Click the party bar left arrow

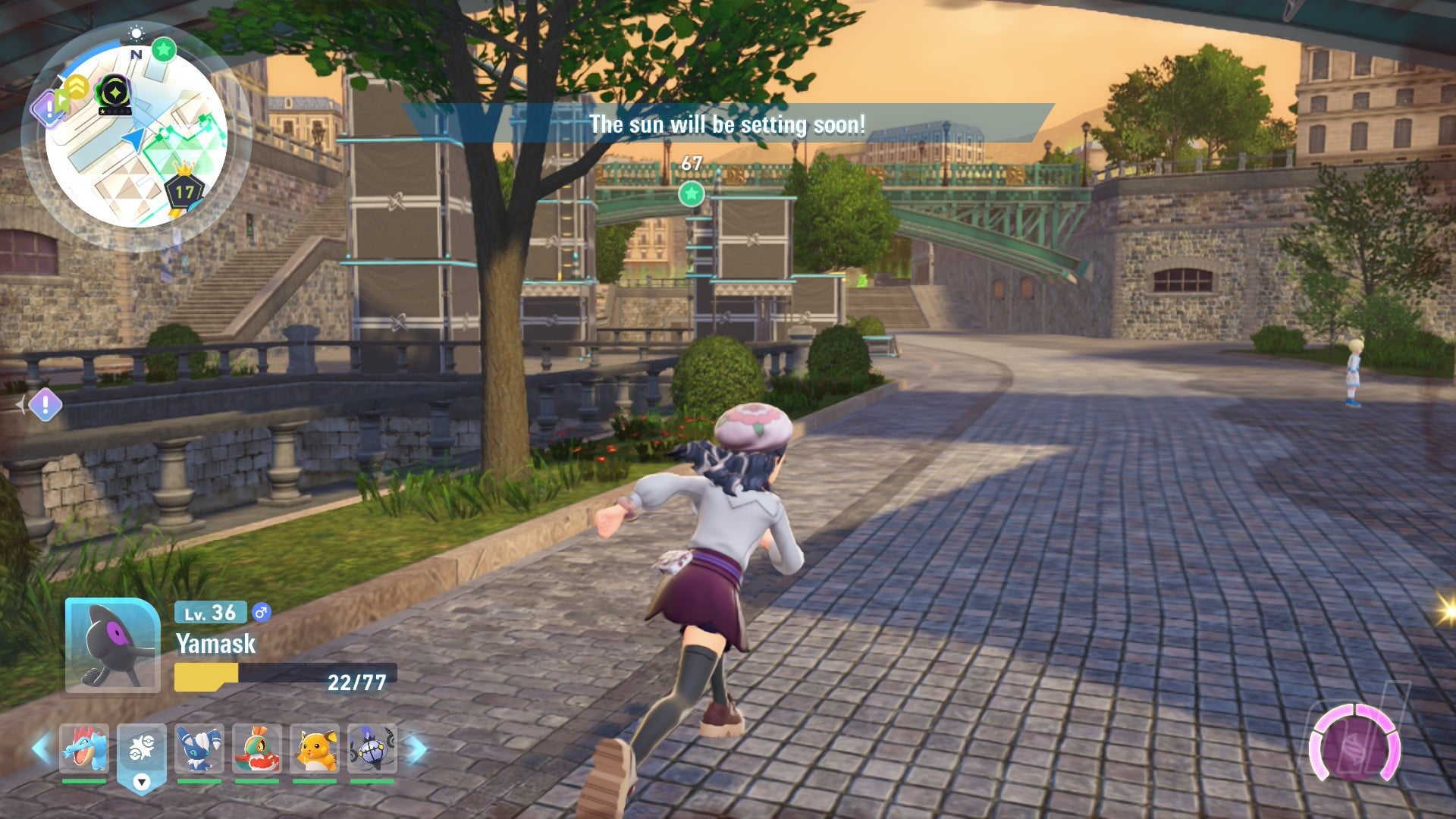[41, 748]
